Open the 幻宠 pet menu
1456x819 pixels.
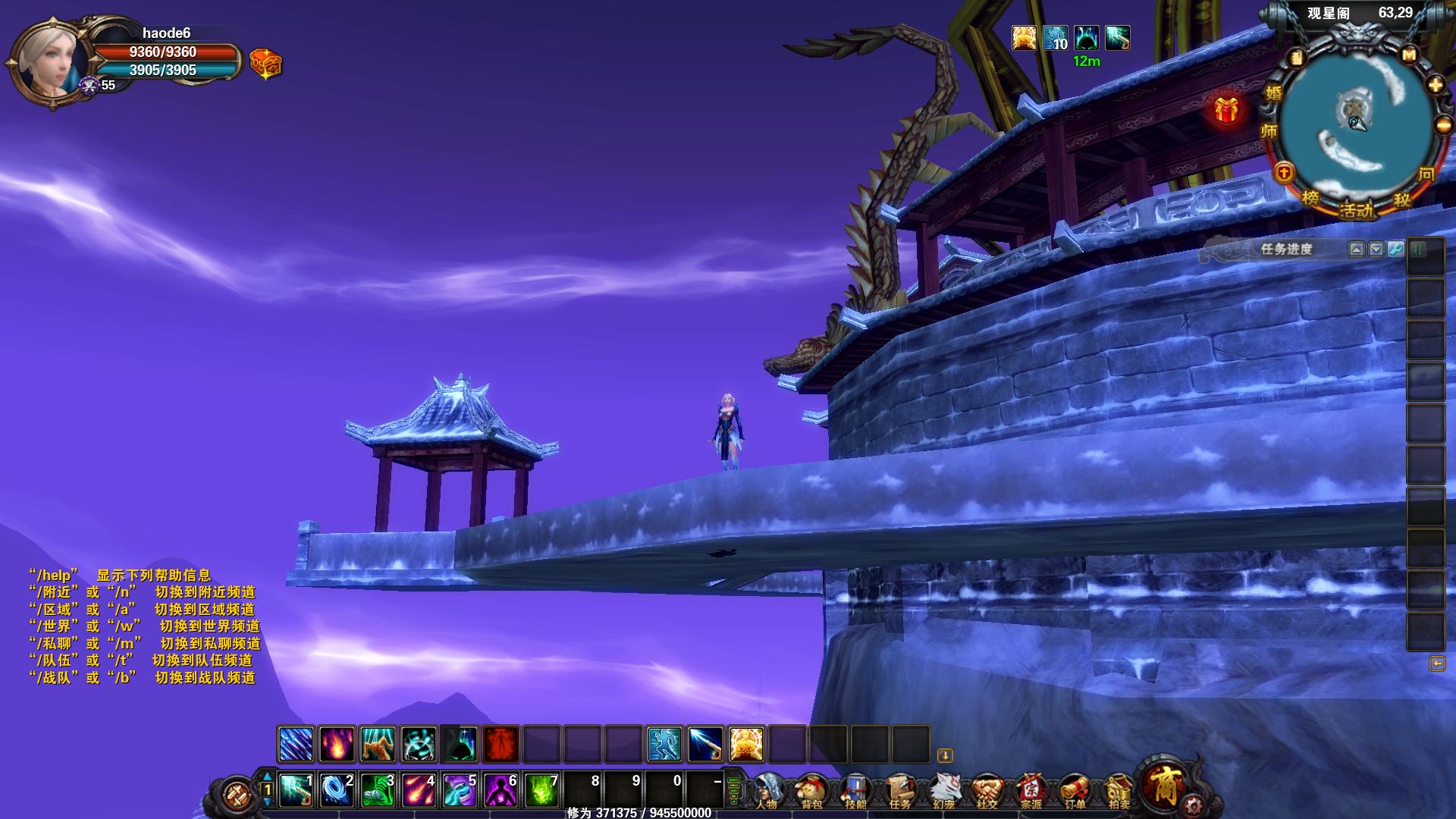(x=943, y=791)
